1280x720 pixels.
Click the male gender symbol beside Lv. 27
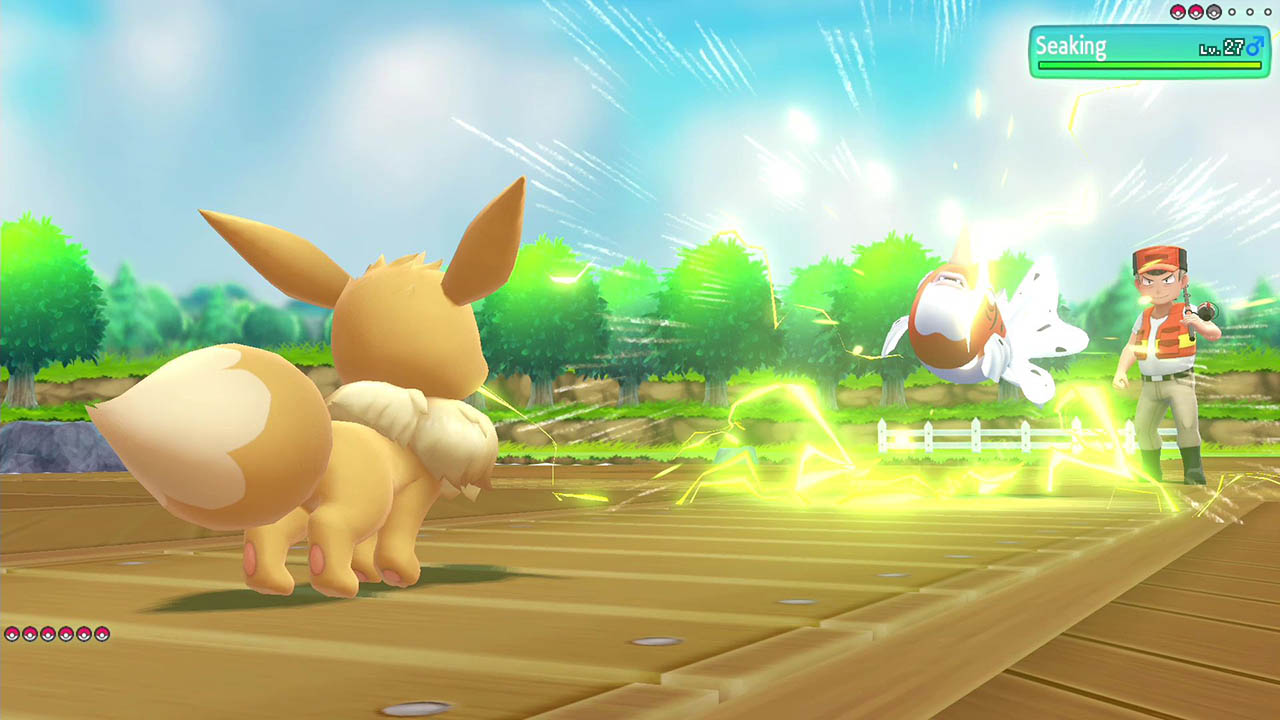(x=1256, y=48)
